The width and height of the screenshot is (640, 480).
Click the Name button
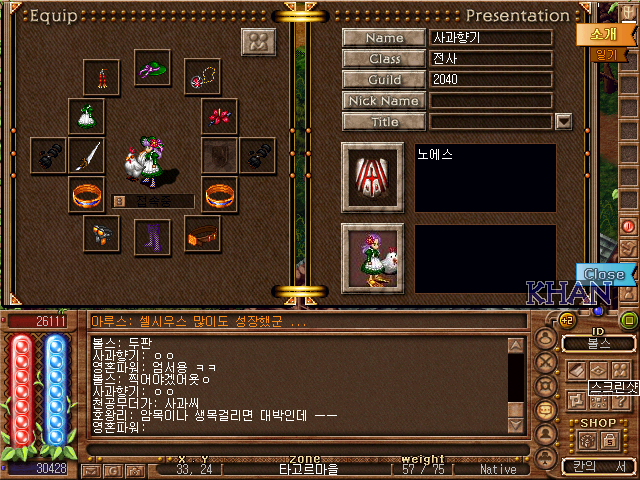(x=384, y=38)
